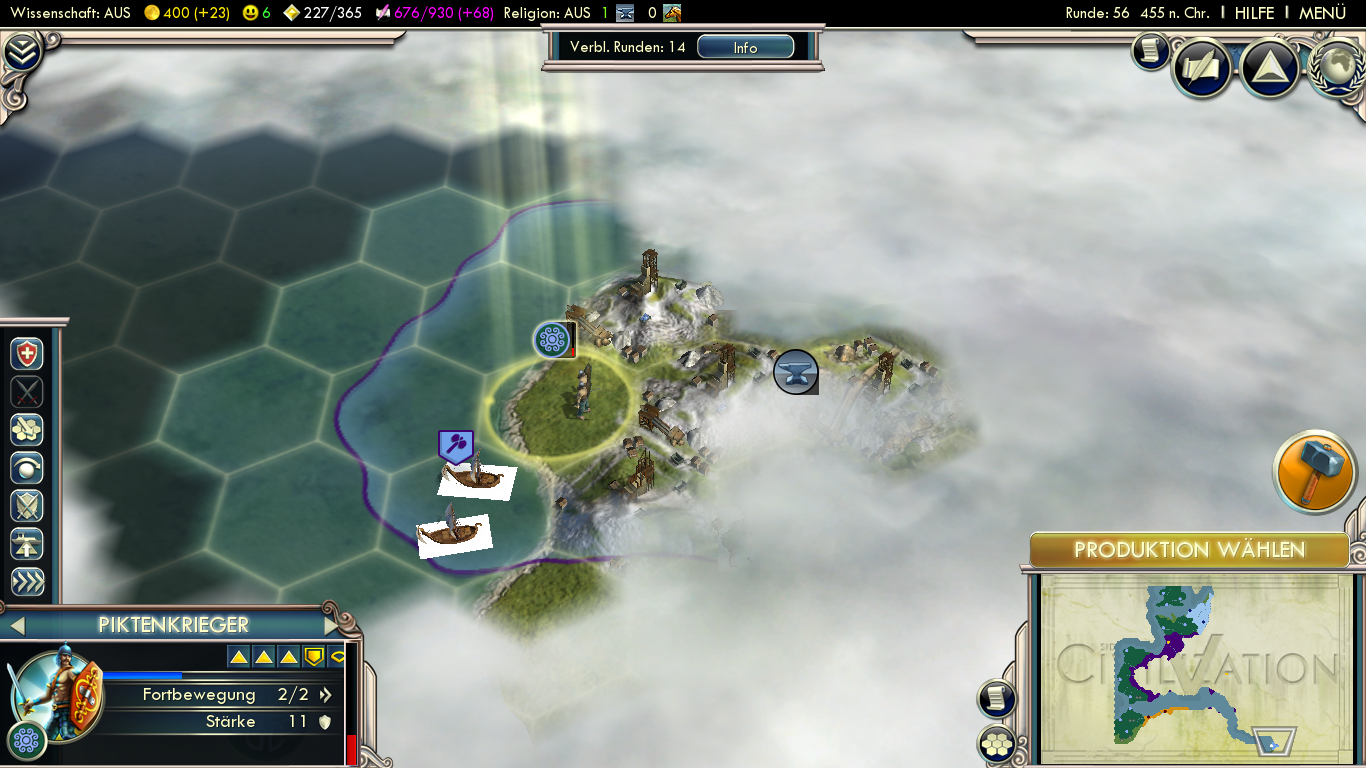The image size is (1366, 768).
Task: Open the globe diplomacy overview
Action: point(1336,66)
